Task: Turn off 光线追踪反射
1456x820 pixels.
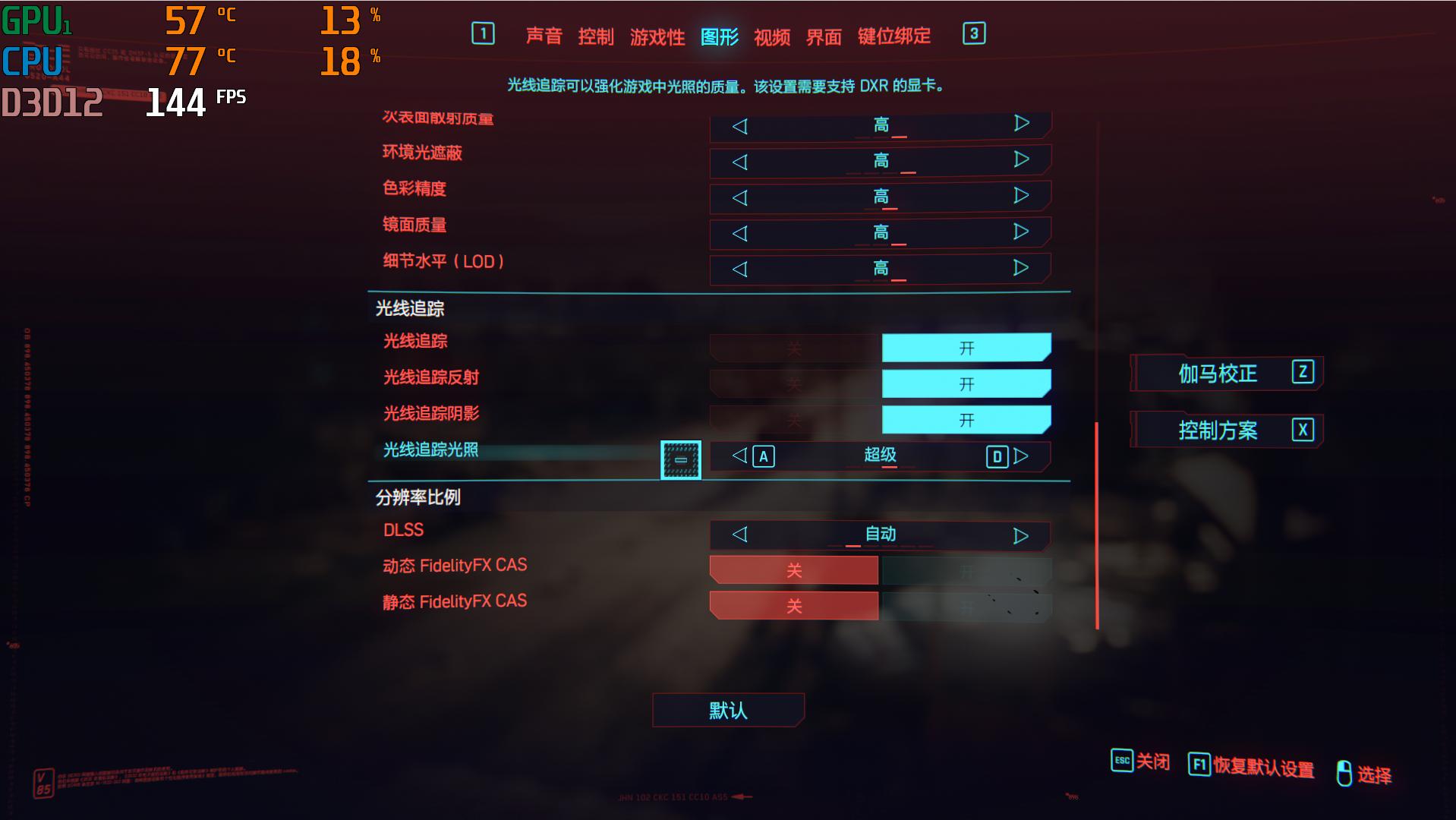Action: click(793, 383)
